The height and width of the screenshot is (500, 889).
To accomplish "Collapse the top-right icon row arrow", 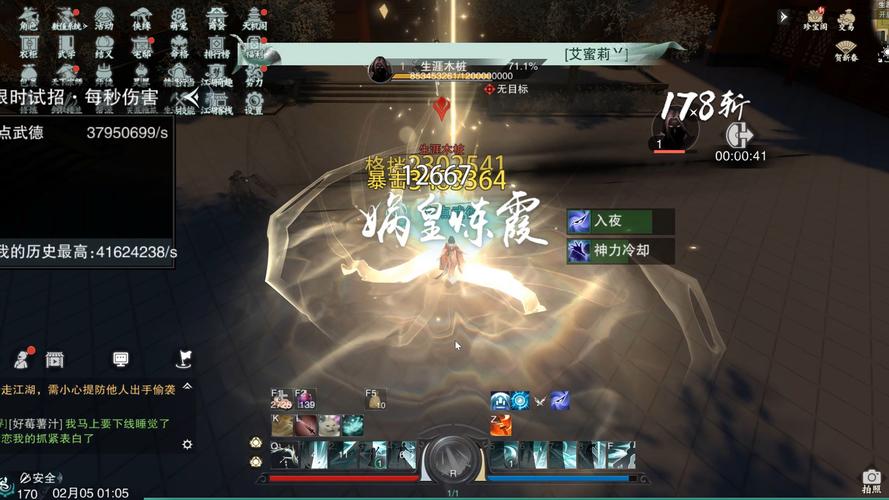I will click(x=784, y=17).
